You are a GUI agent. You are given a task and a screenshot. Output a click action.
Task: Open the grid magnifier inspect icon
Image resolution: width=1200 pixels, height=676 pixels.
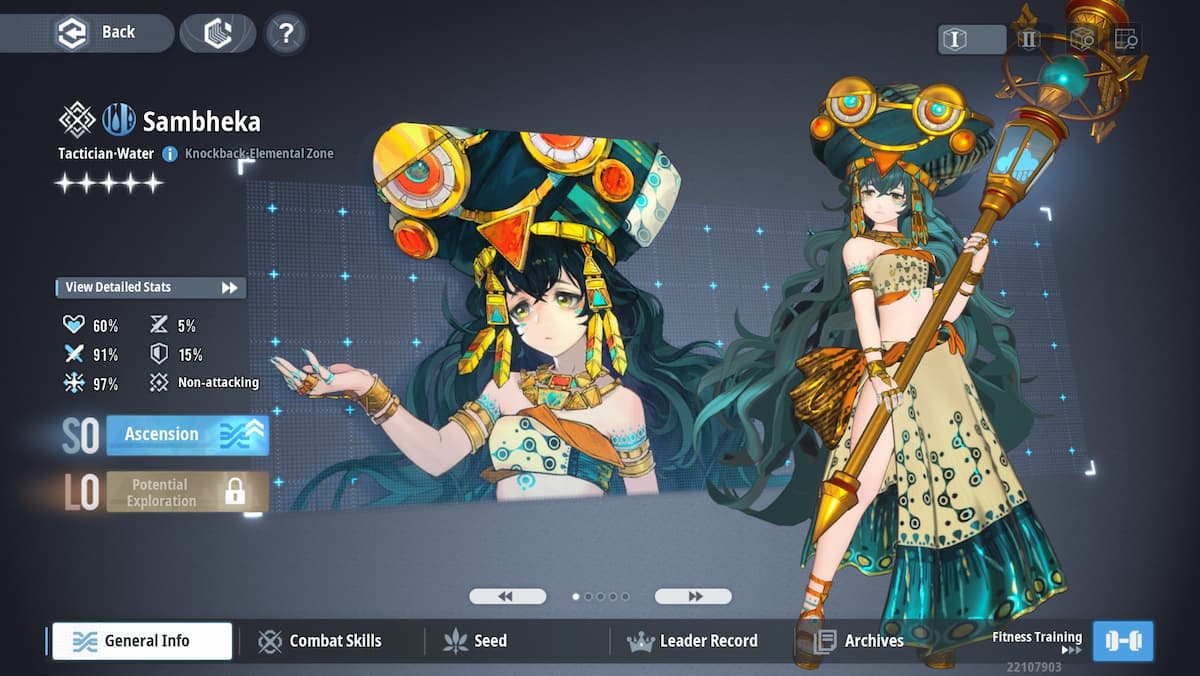coord(1126,39)
